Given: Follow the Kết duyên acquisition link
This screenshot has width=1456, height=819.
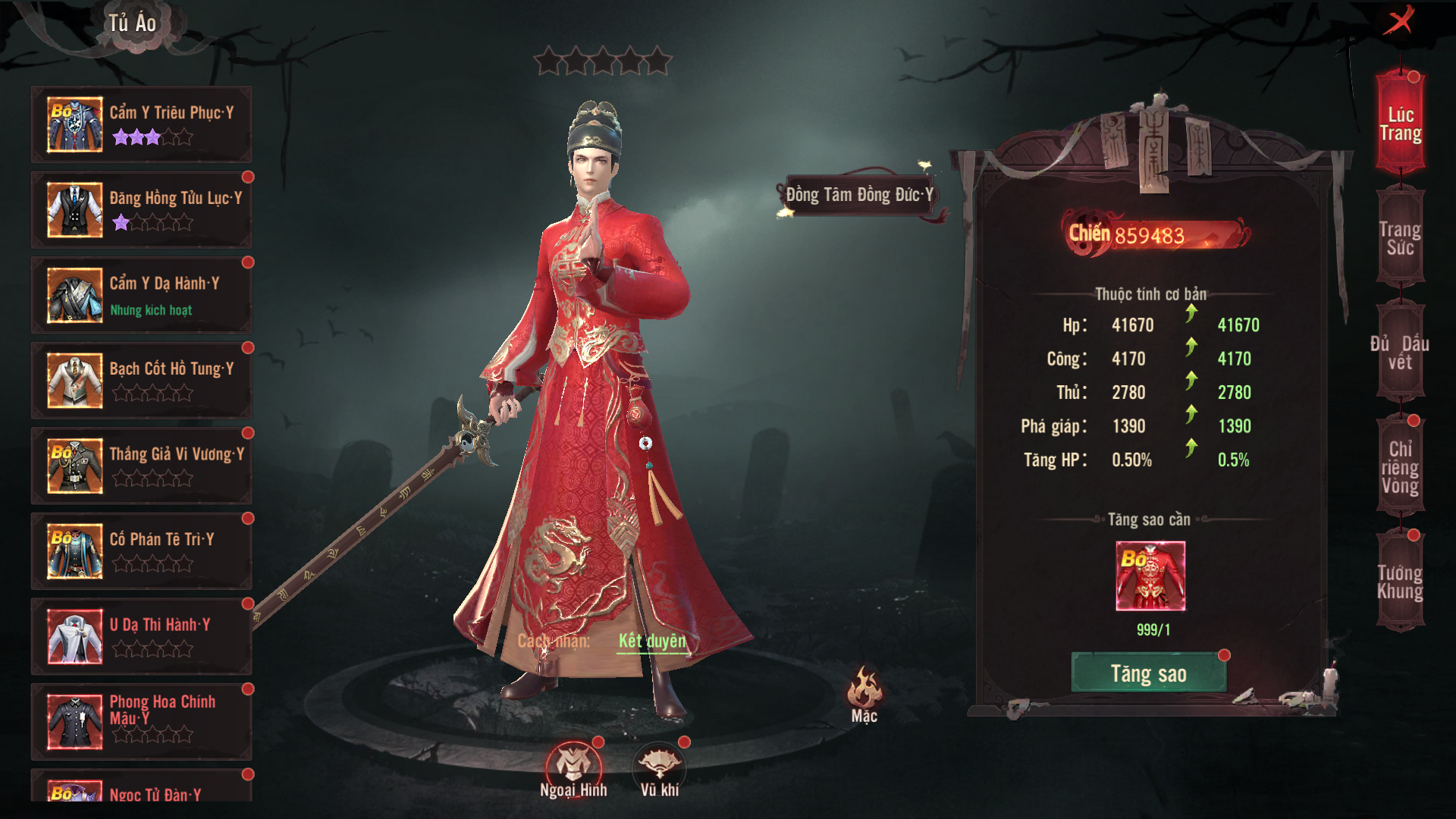Looking at the screenshot, I should (652, 642).
